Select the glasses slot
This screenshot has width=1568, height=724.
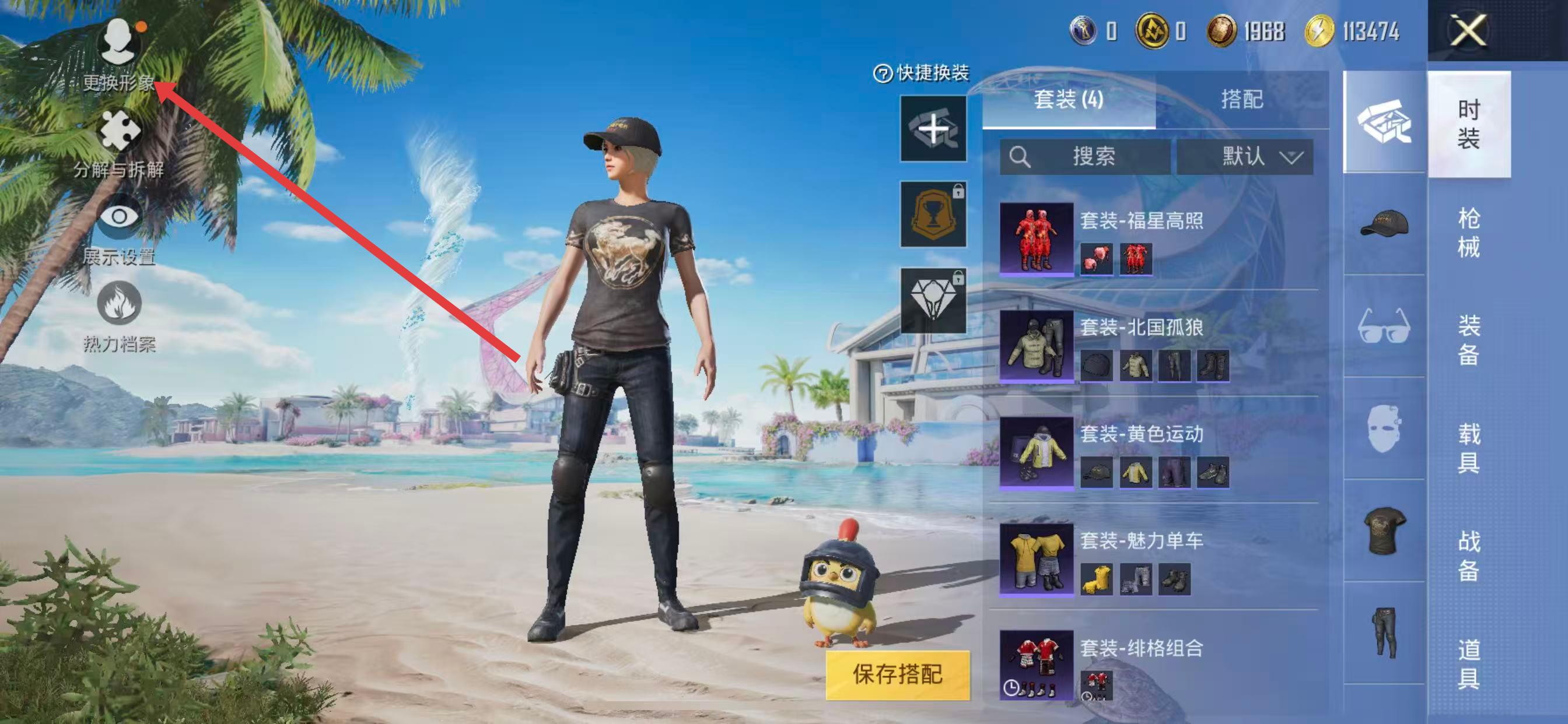coord(1384,326)
